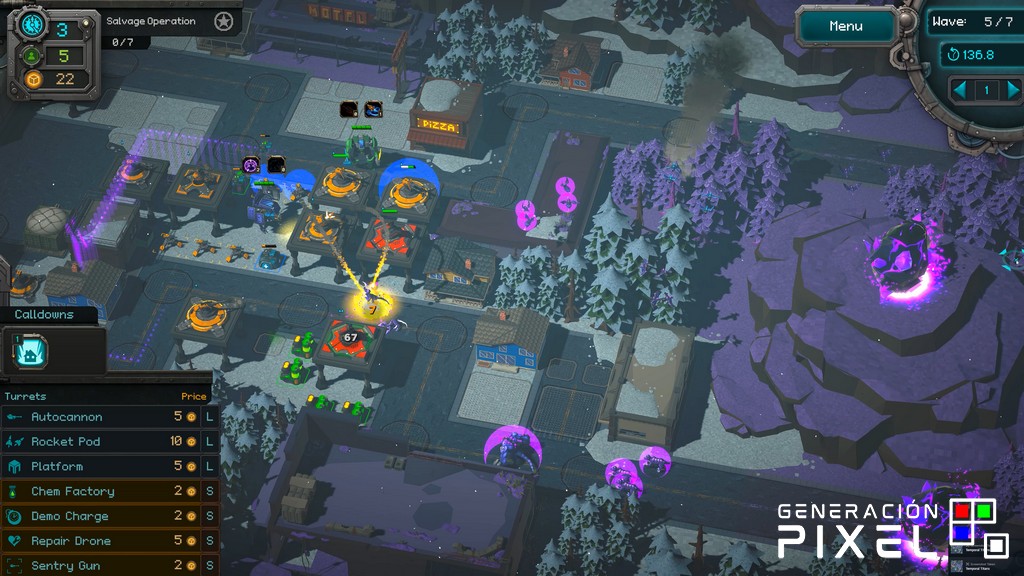
Task: Choose the Rocket Pod turret
Action: tap(105, 442)
